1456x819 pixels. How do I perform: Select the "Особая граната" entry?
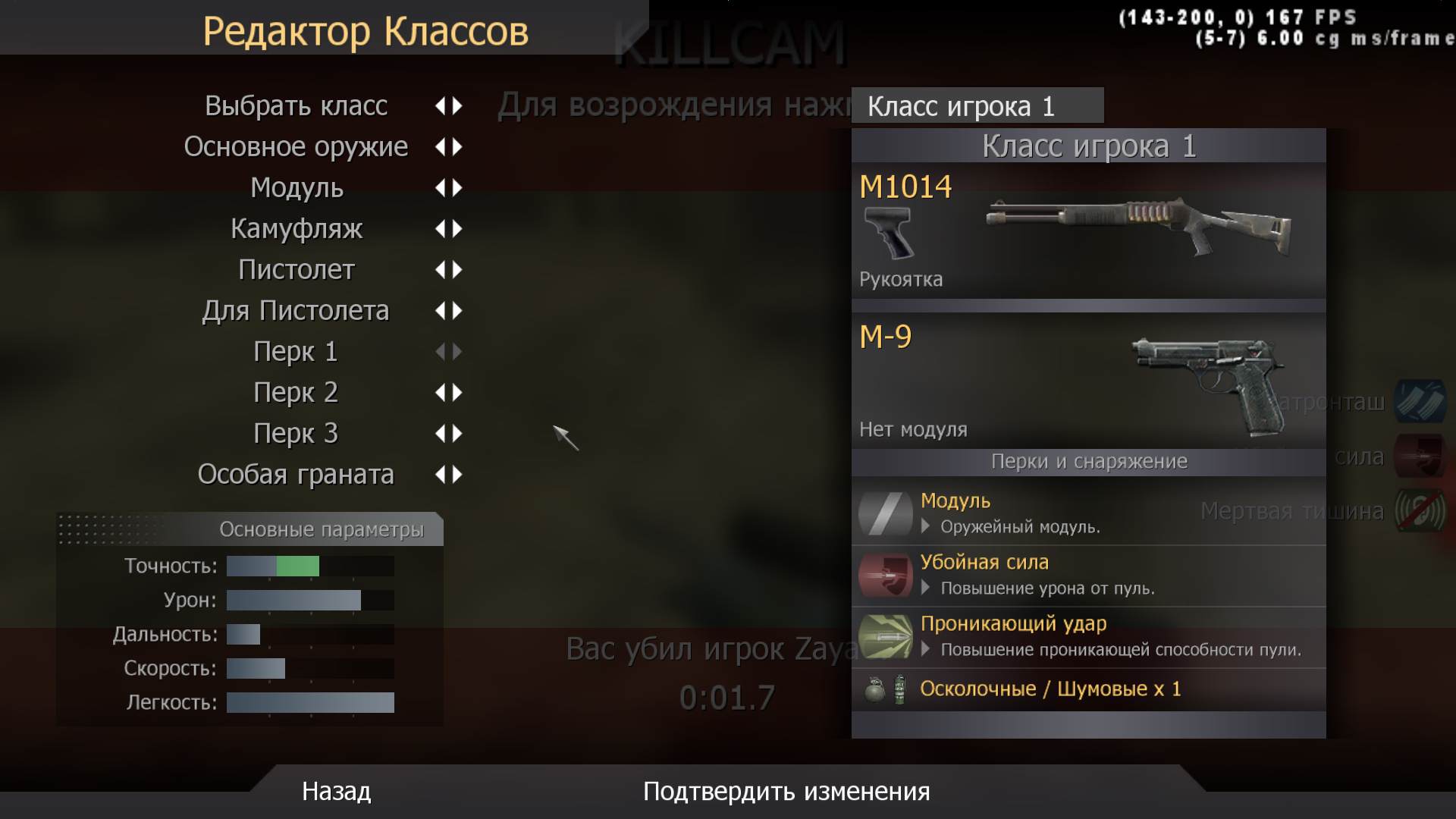pos(296,475)
